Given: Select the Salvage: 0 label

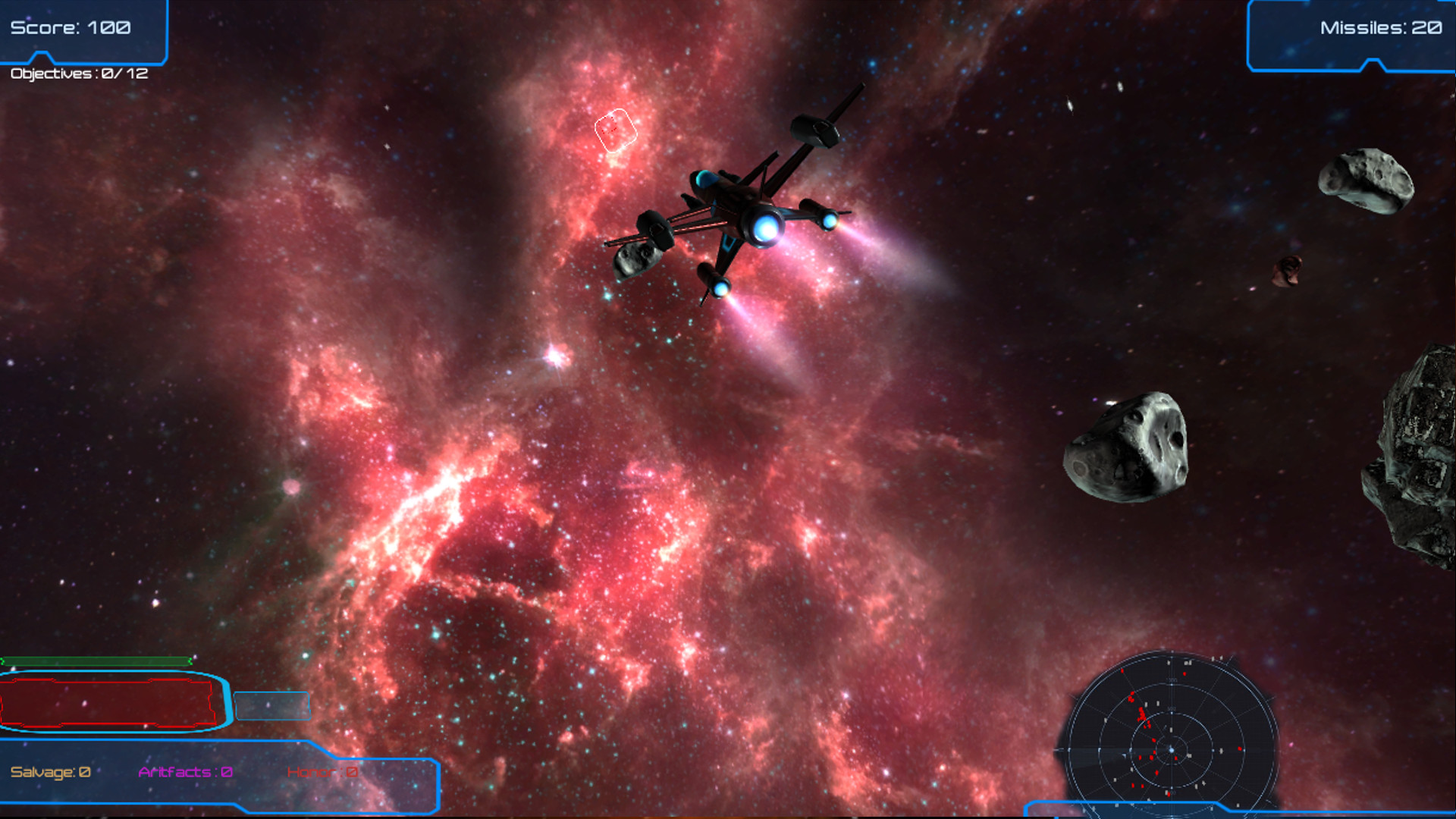Looking at the screenshot, I should [x=49, y=771].
